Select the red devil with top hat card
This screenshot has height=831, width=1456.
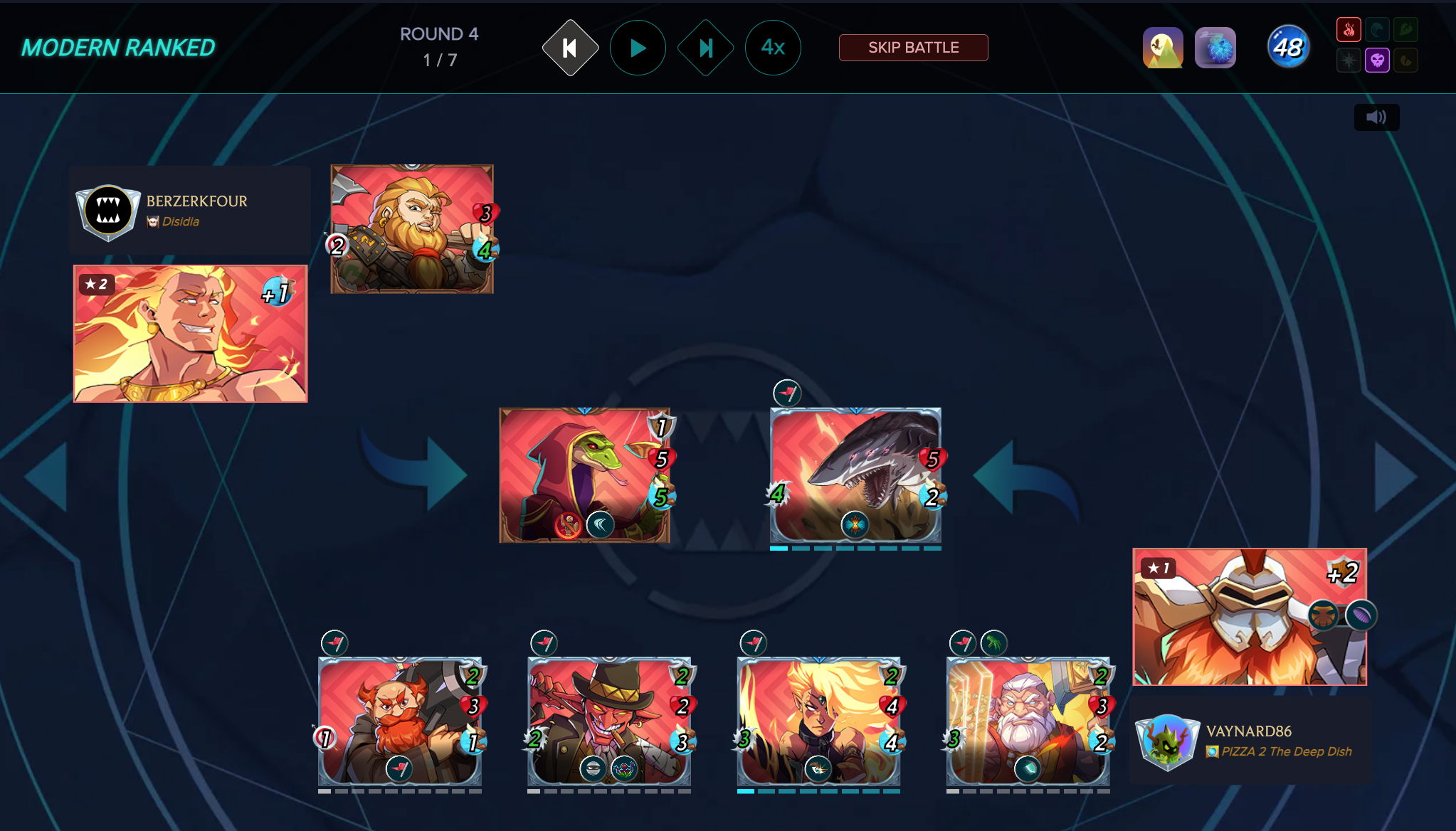click(x=609, y=721)
